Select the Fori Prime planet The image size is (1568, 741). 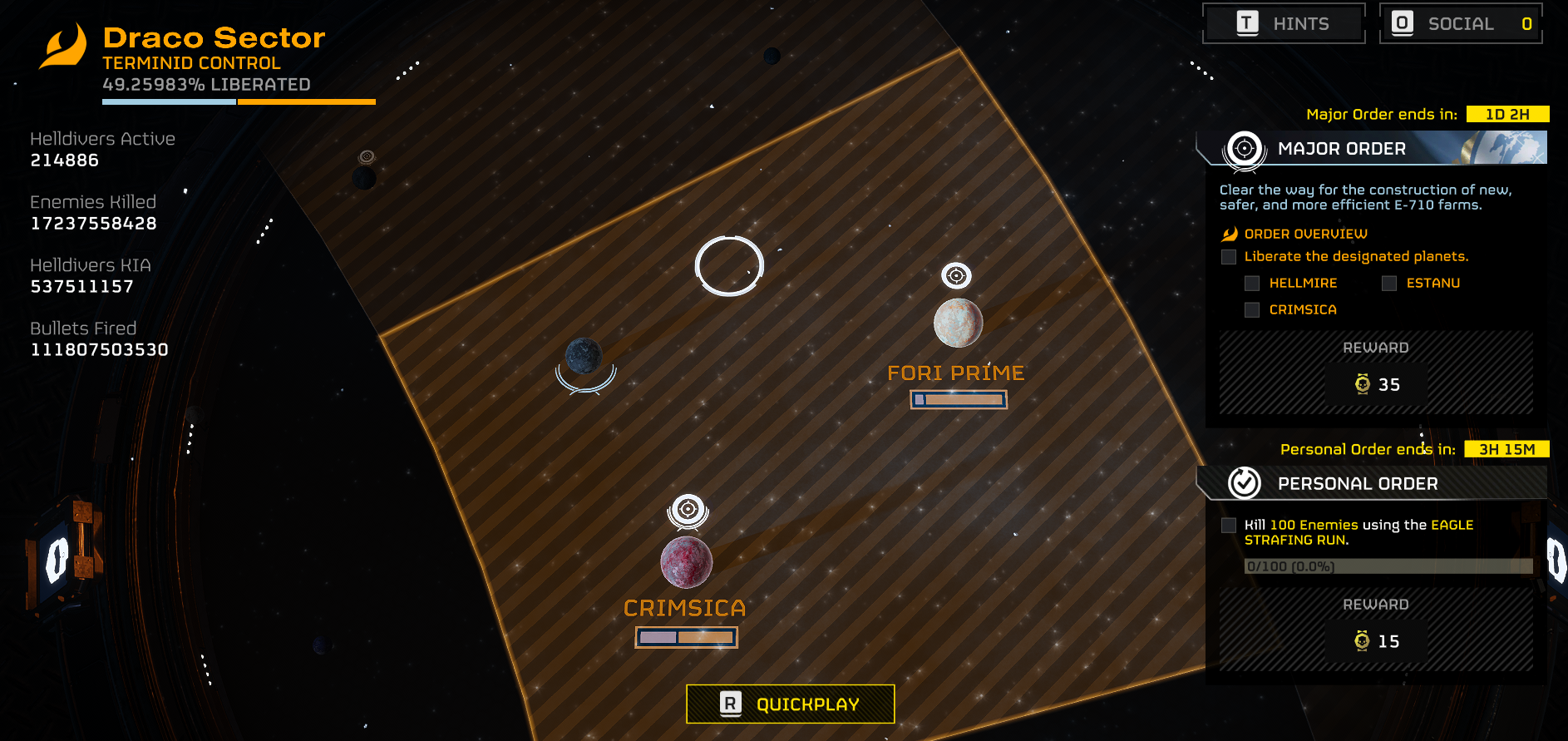click(x=958, y=323)
